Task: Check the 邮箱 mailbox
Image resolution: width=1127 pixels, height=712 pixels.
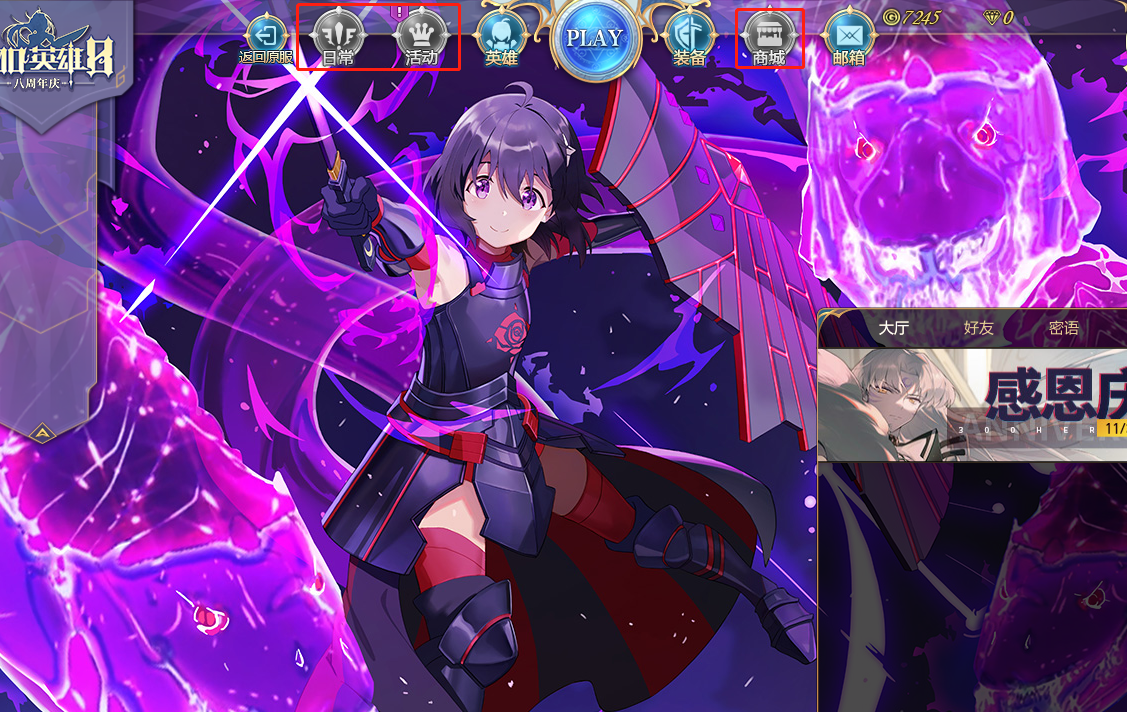Action: click(849, 39)
